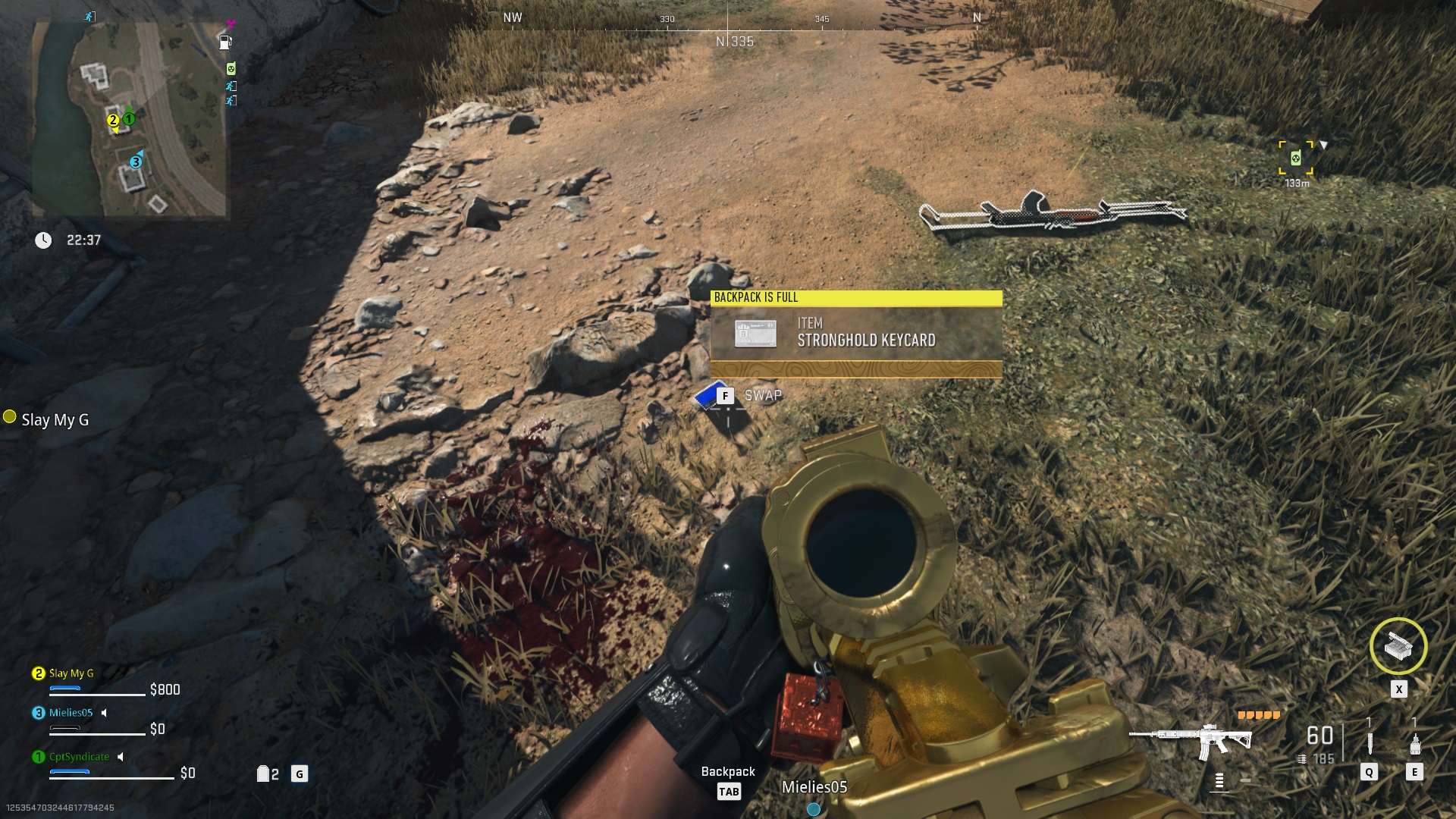Open the Backpack via the TAB prompt
This screenshot has height=819, width=1456.
(730, 790)
